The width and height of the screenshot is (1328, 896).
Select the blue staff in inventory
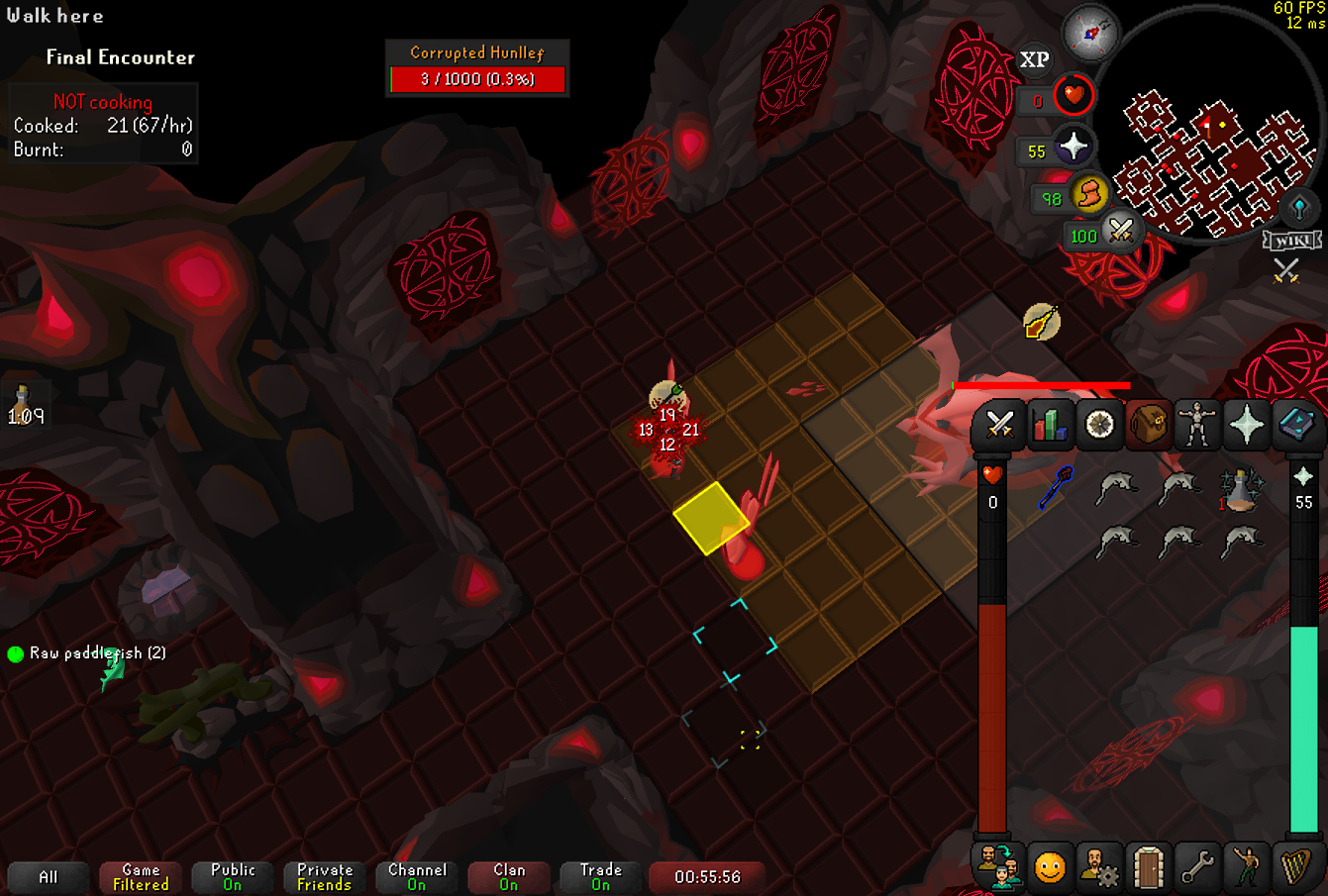pyautogui.click(x=1056, y=487)
